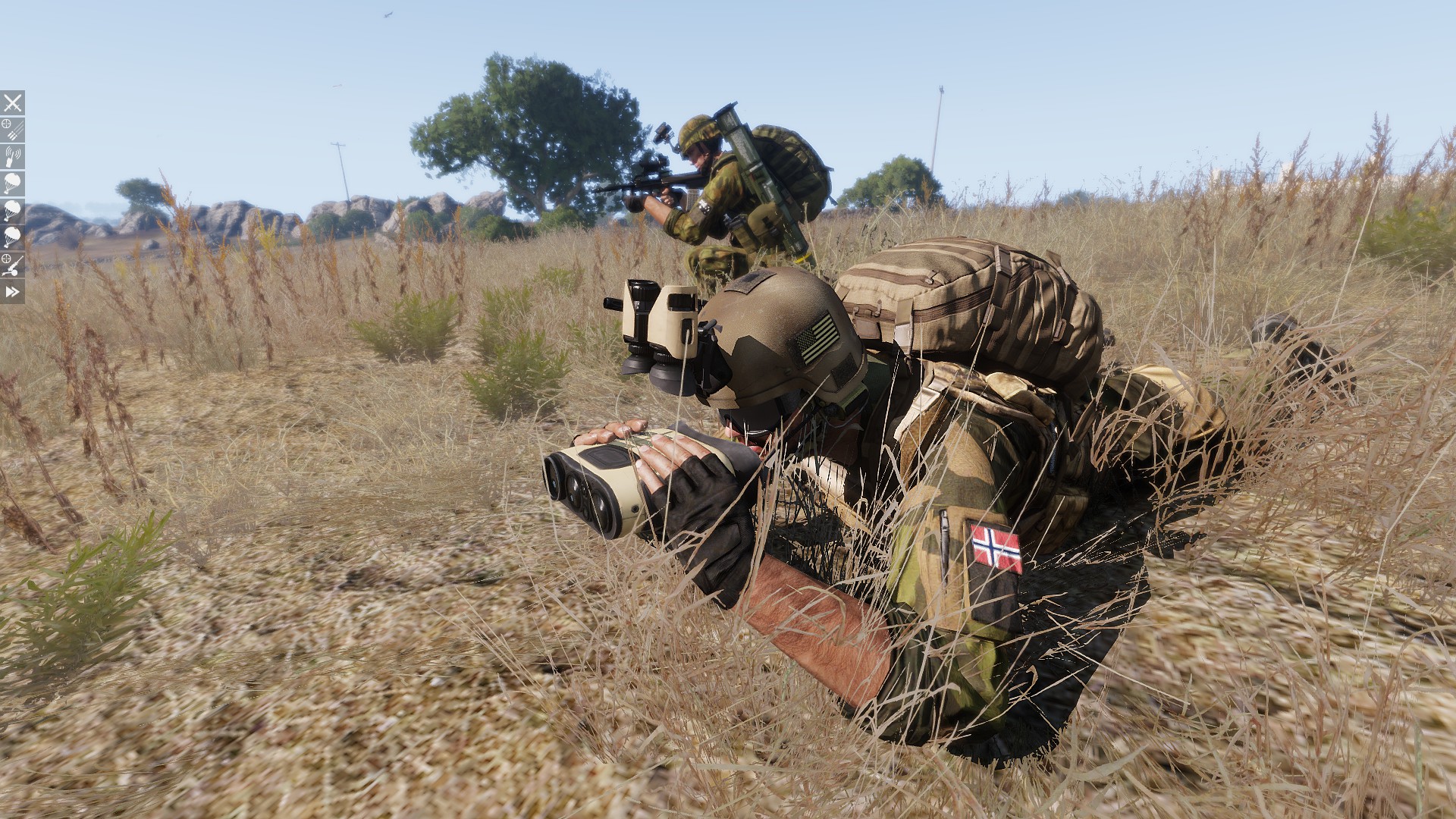Request the artillery fire support icon
Image resolution: width=1456 pixels, height=819 pixels.
(x=12, y=265)
